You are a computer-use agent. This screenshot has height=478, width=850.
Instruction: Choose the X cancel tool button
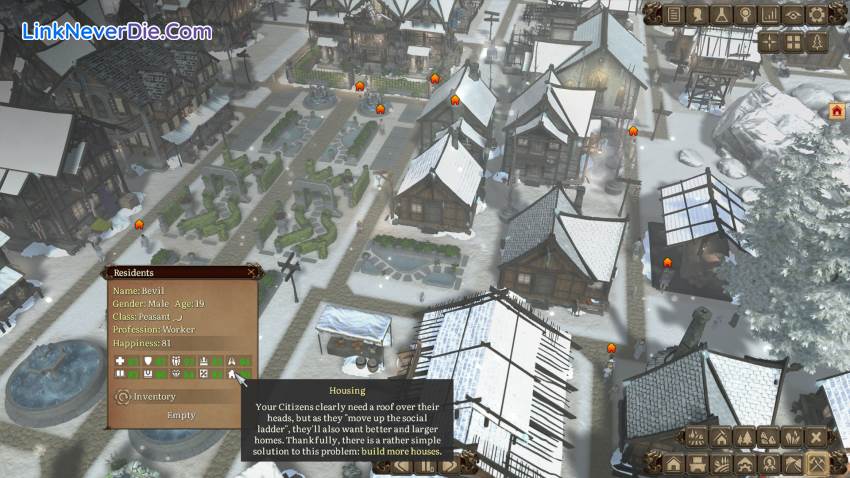click(817, 437)
